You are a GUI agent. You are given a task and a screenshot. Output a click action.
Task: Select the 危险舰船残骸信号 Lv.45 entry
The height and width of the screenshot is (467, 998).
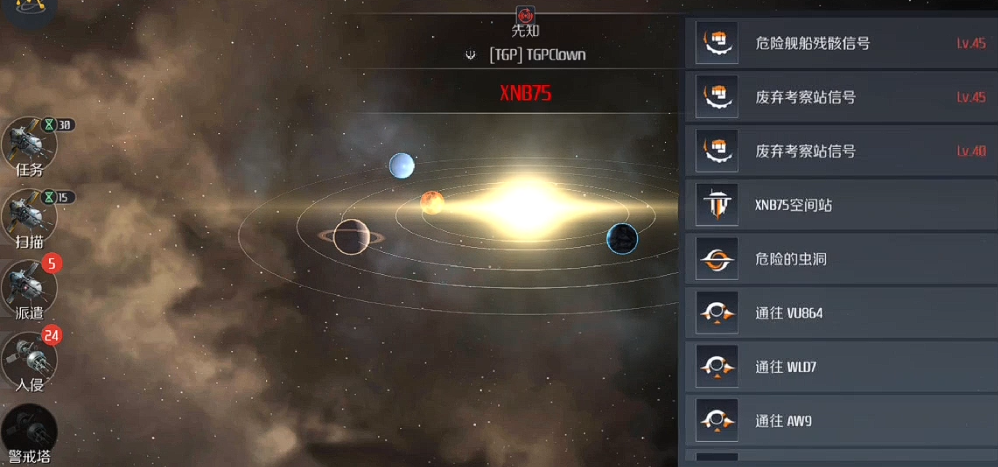[840, 43]
